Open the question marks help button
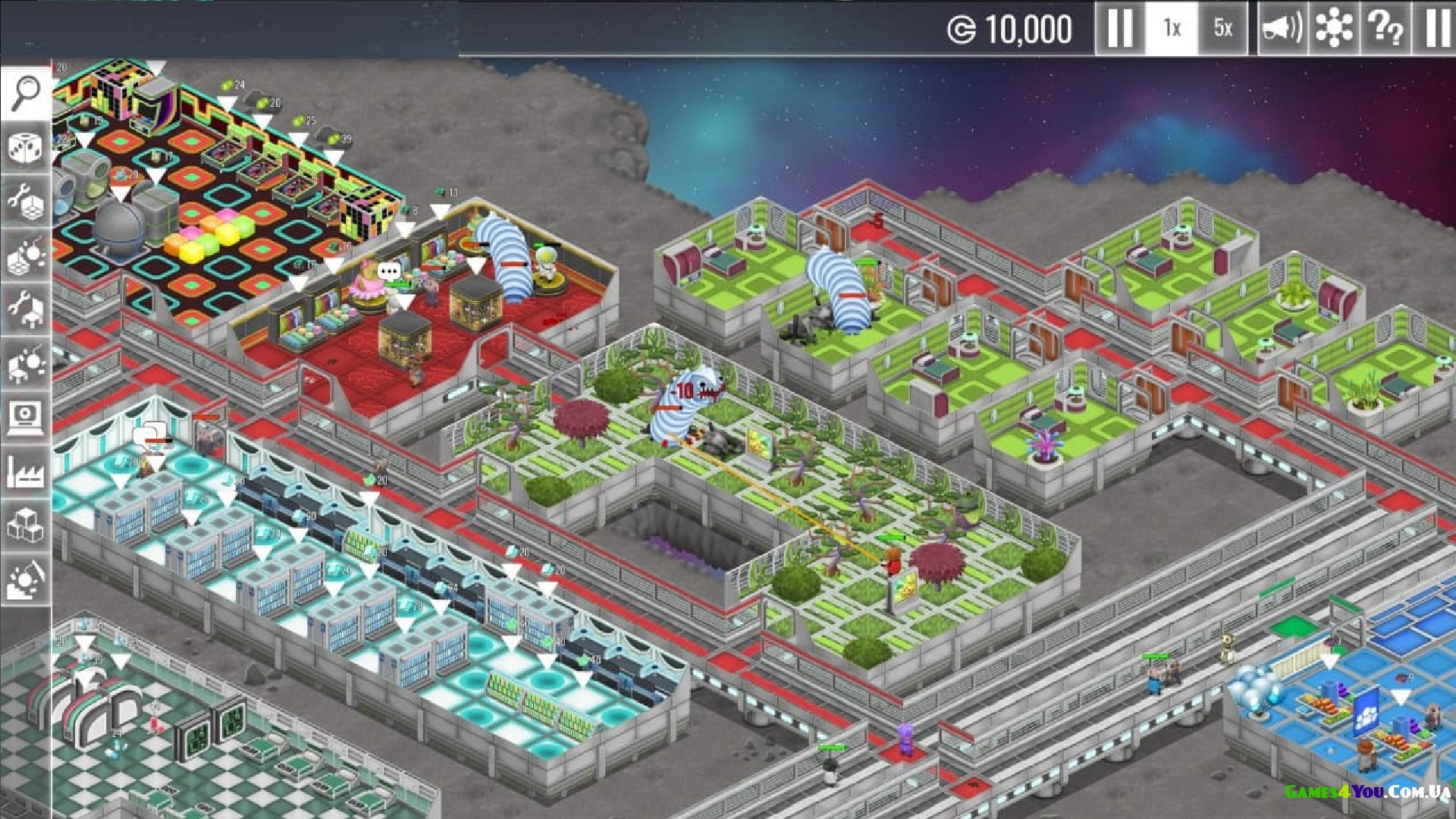Viewport: 1456px width, 819px height. (x=1385, y=28)
